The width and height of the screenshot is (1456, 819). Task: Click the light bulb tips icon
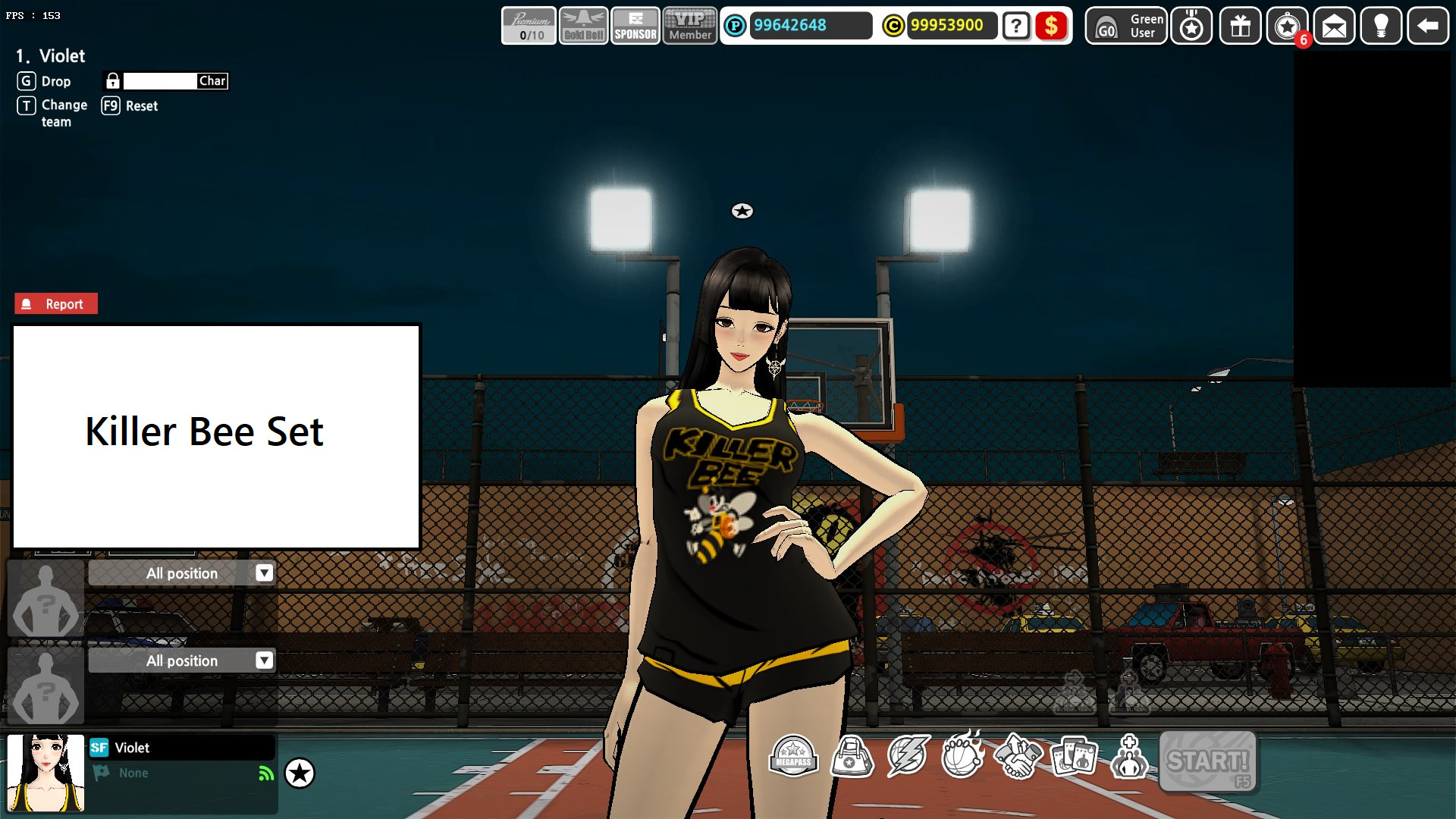pyautogui.click(x=1381, y=27)
